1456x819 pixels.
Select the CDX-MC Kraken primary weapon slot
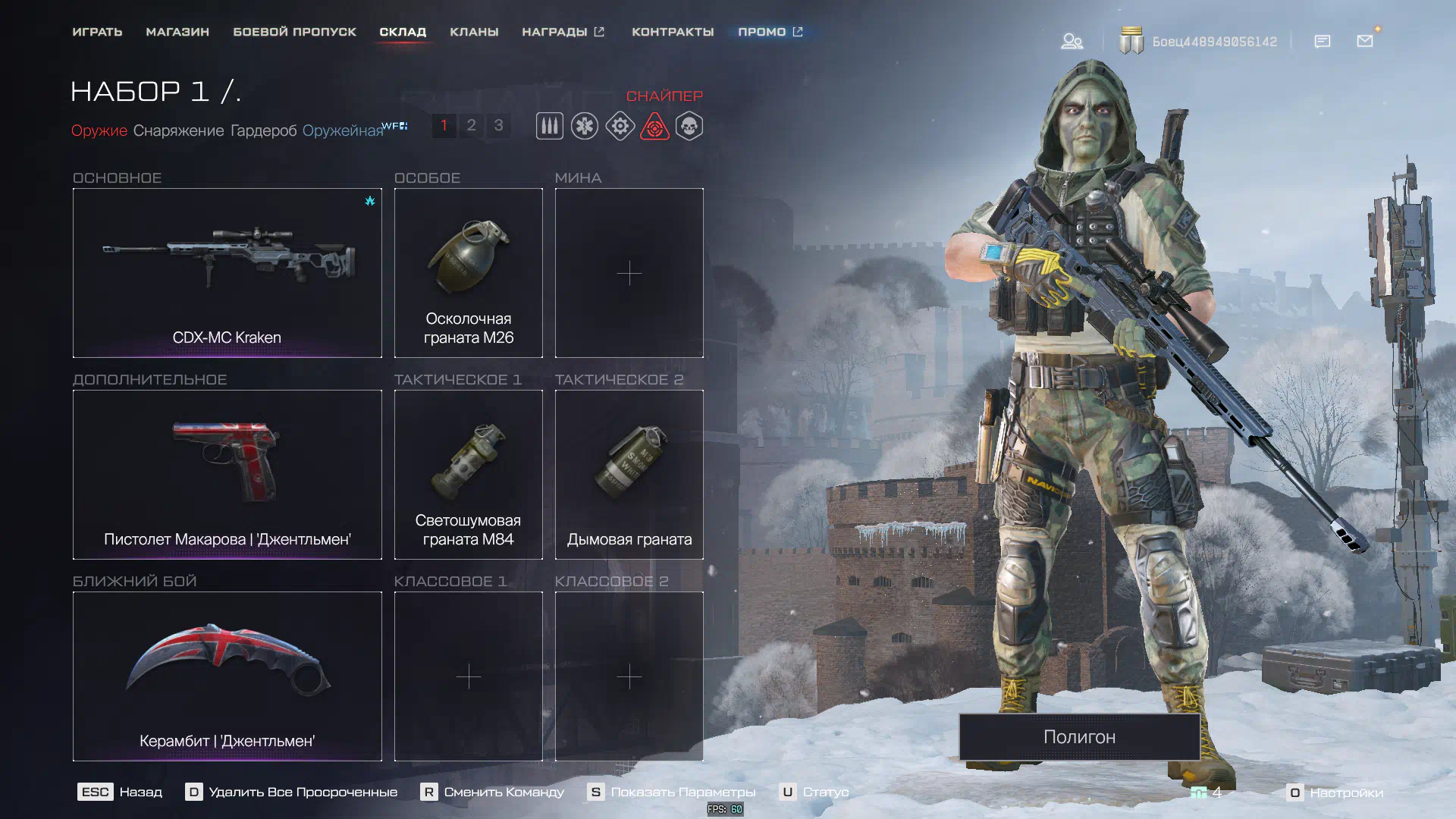coord(227,272)
